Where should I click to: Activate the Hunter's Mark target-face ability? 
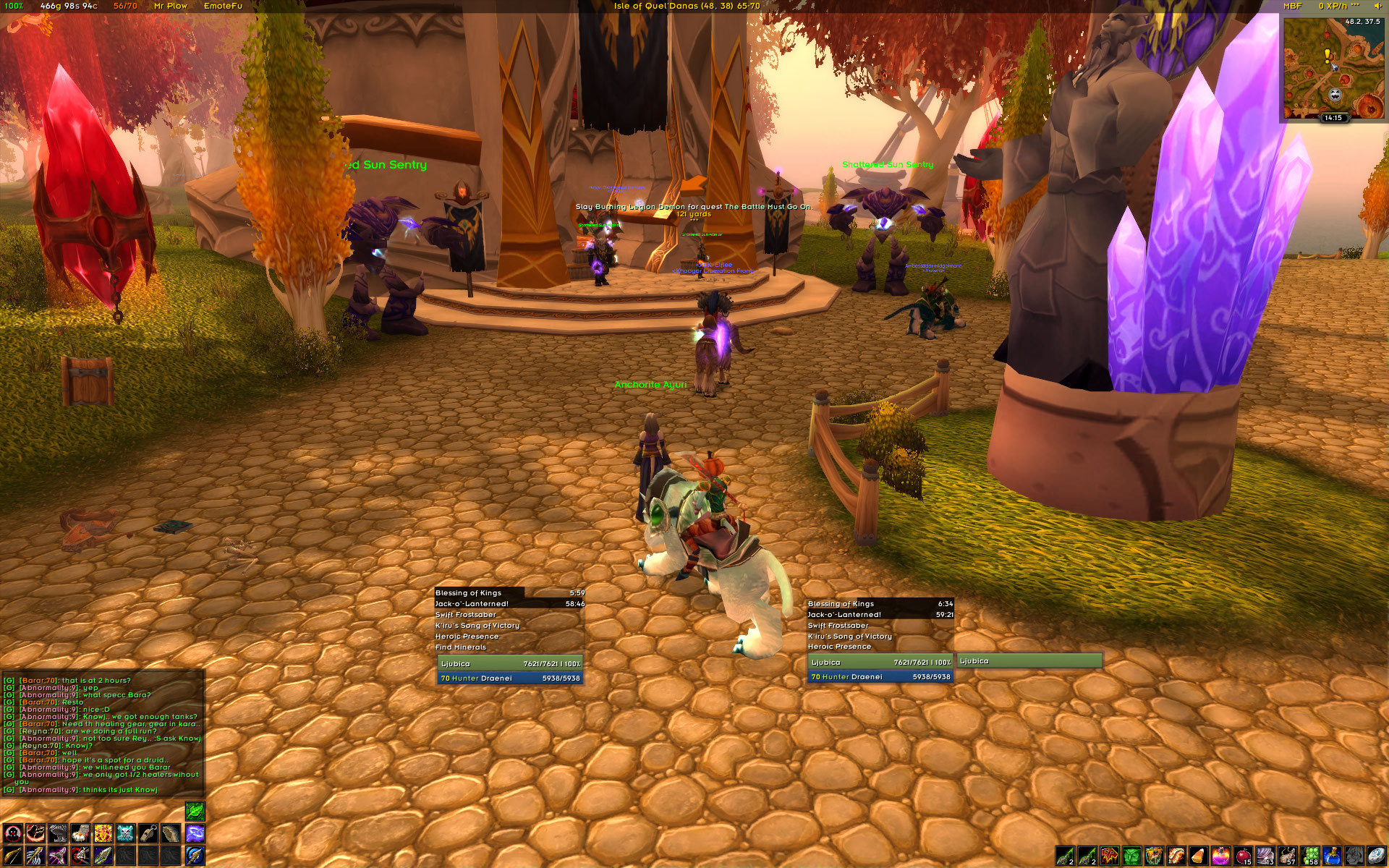(12, 833)
